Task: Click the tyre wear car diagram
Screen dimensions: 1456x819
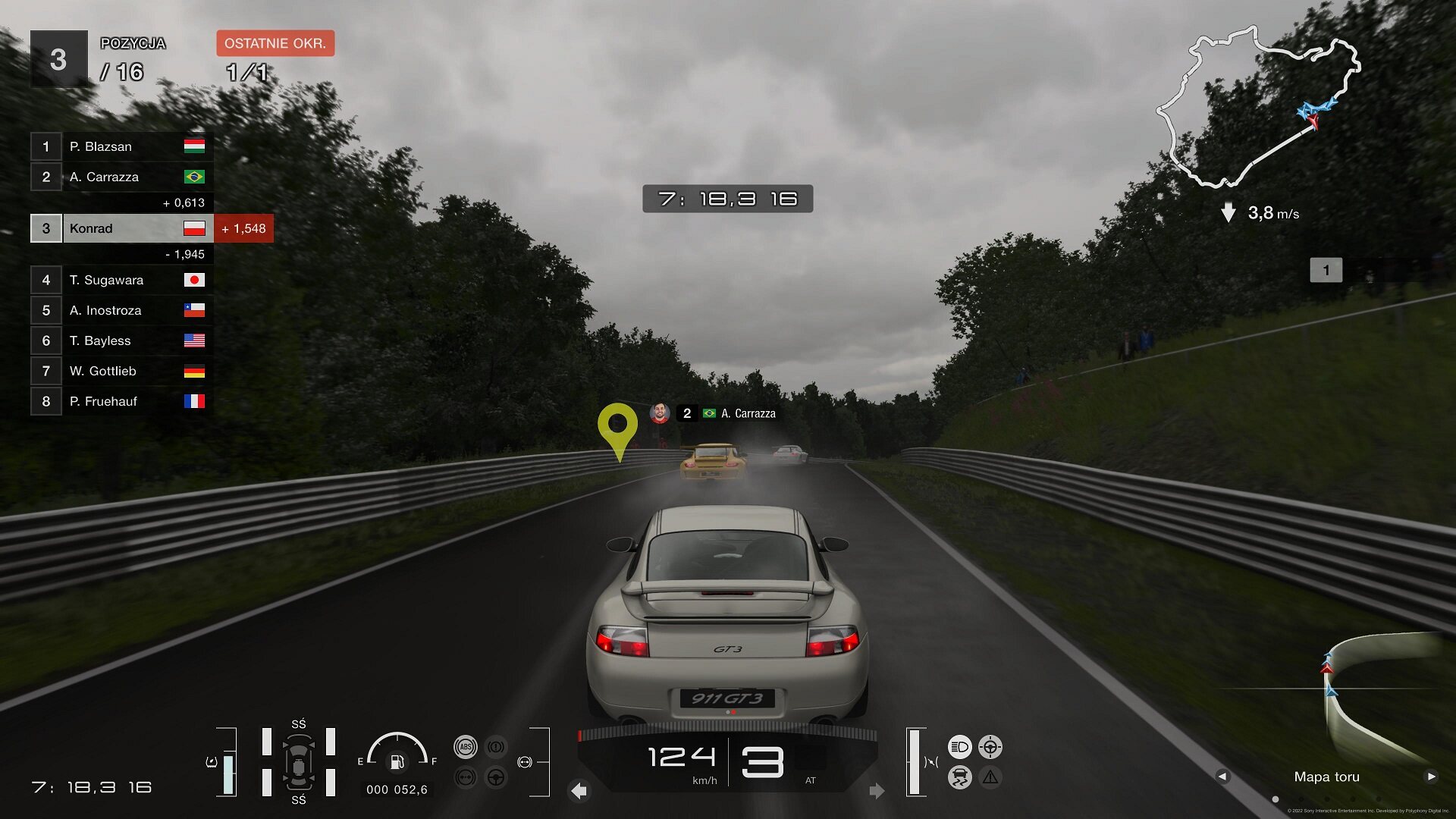Action: pos(299,762)
